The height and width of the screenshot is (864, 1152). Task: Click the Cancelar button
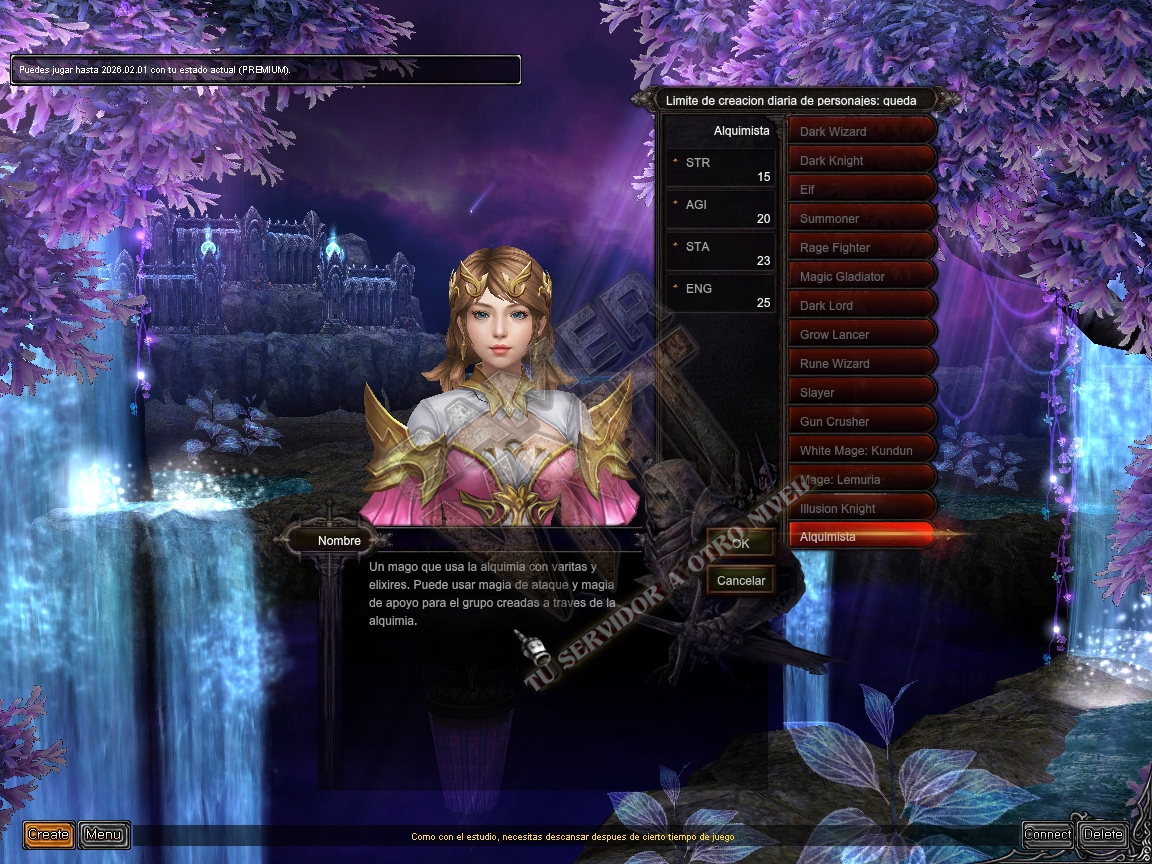coord(741,580)
